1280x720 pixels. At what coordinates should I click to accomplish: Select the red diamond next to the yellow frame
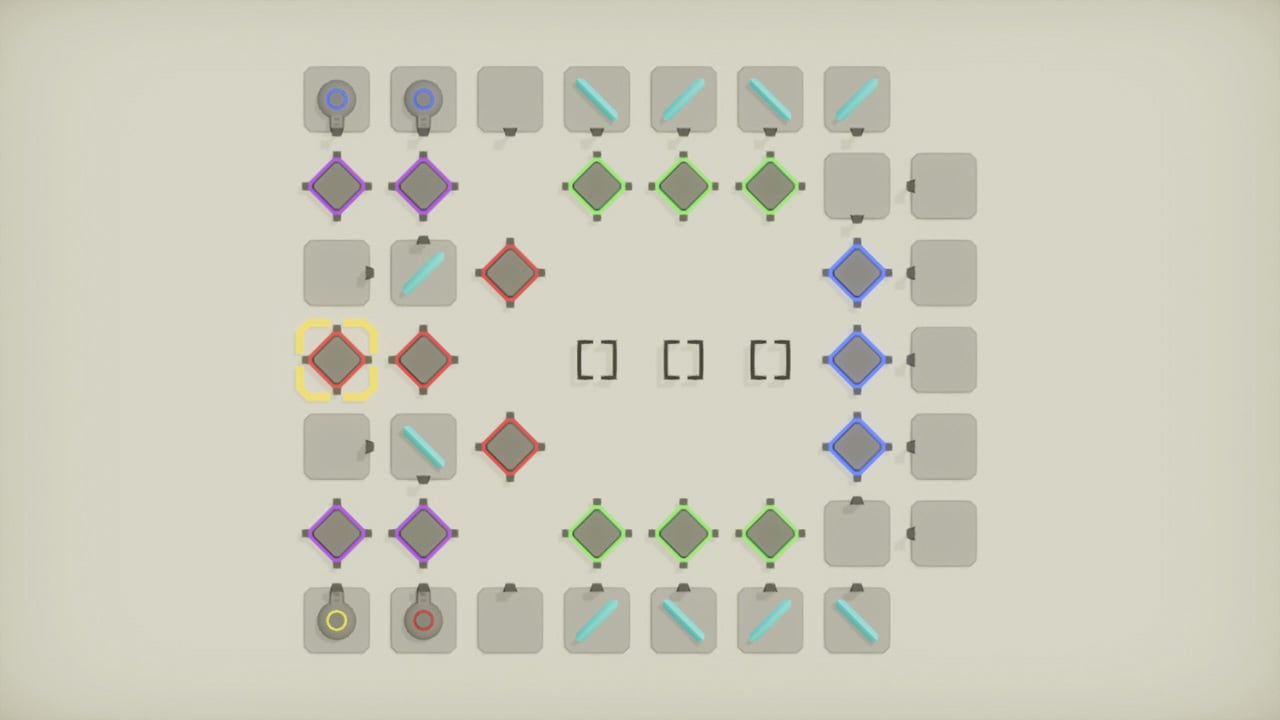(x=423, y=360)
